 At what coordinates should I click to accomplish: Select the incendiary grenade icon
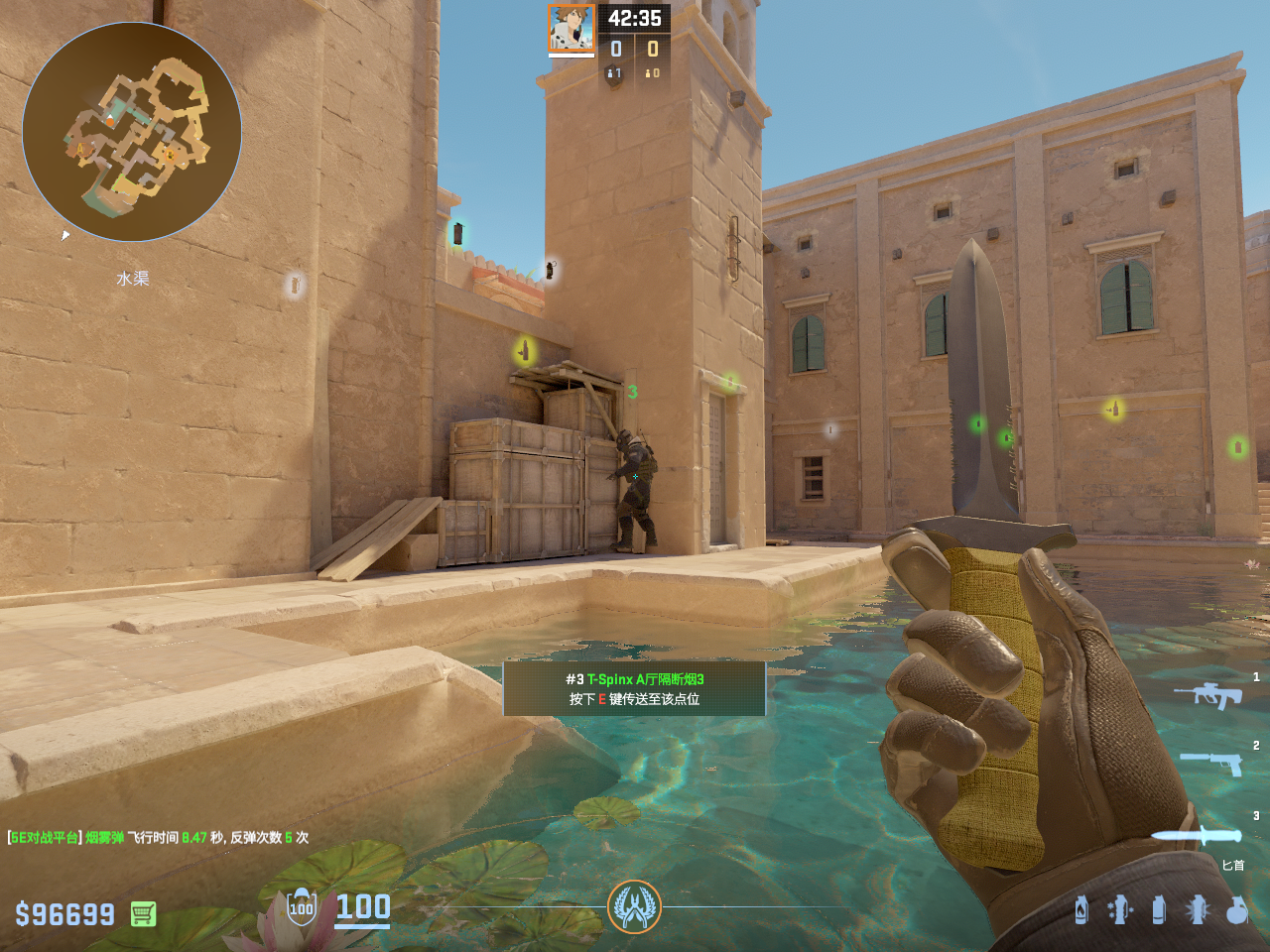point(1081,909)
